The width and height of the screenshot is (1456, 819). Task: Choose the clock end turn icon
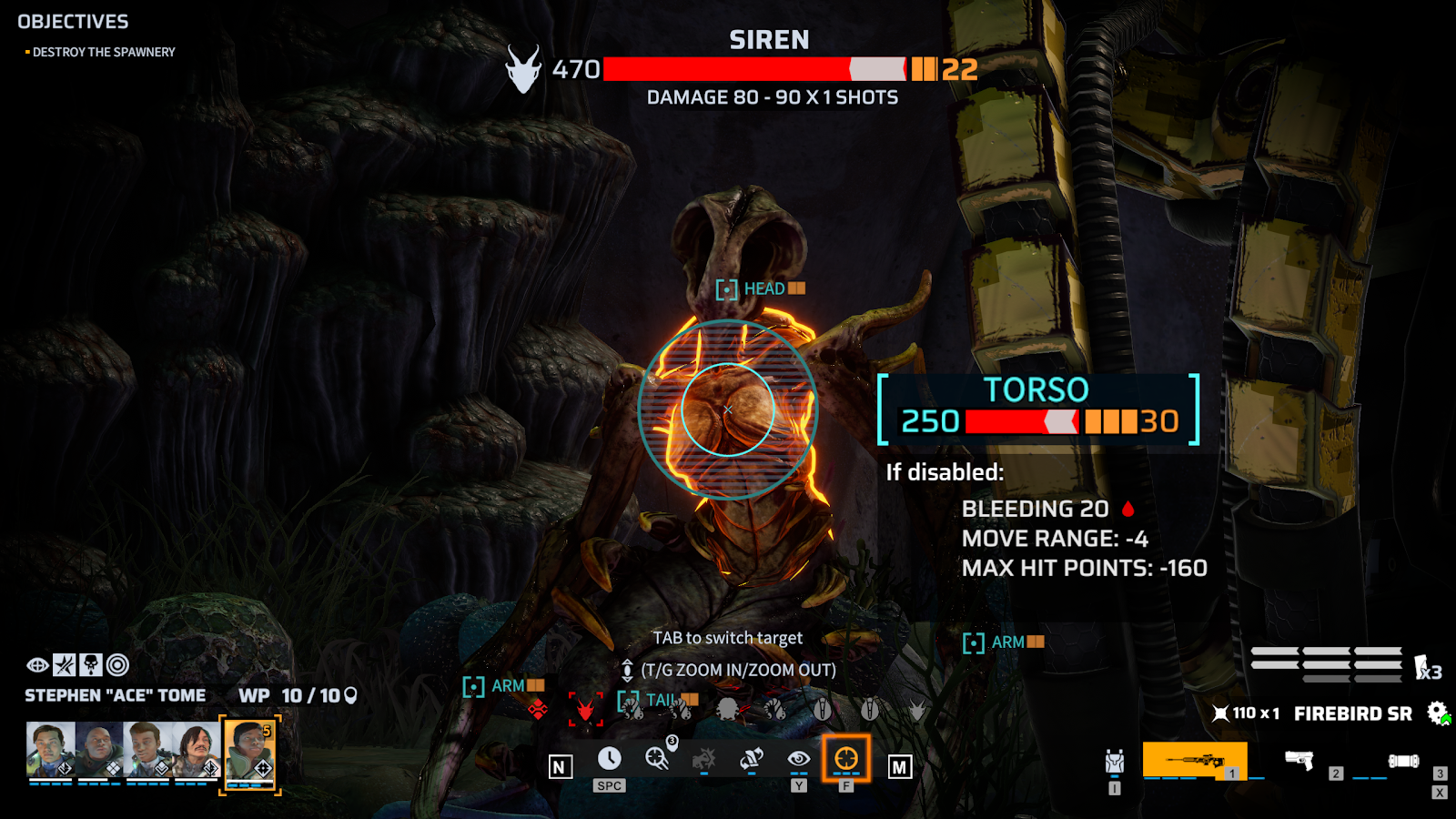[x=609, y=758]
